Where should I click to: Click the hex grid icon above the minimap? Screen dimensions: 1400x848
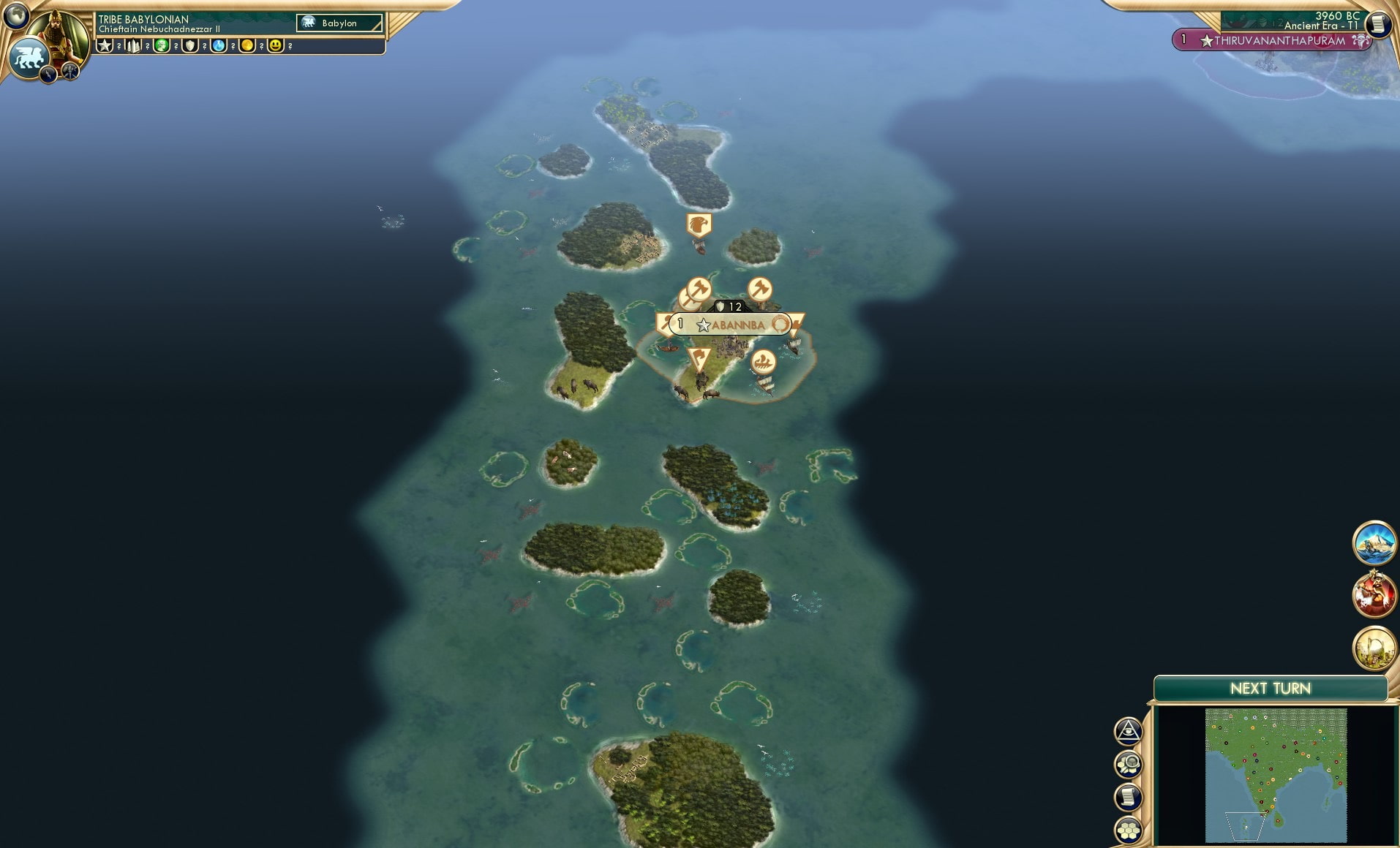coord(1128,830)
